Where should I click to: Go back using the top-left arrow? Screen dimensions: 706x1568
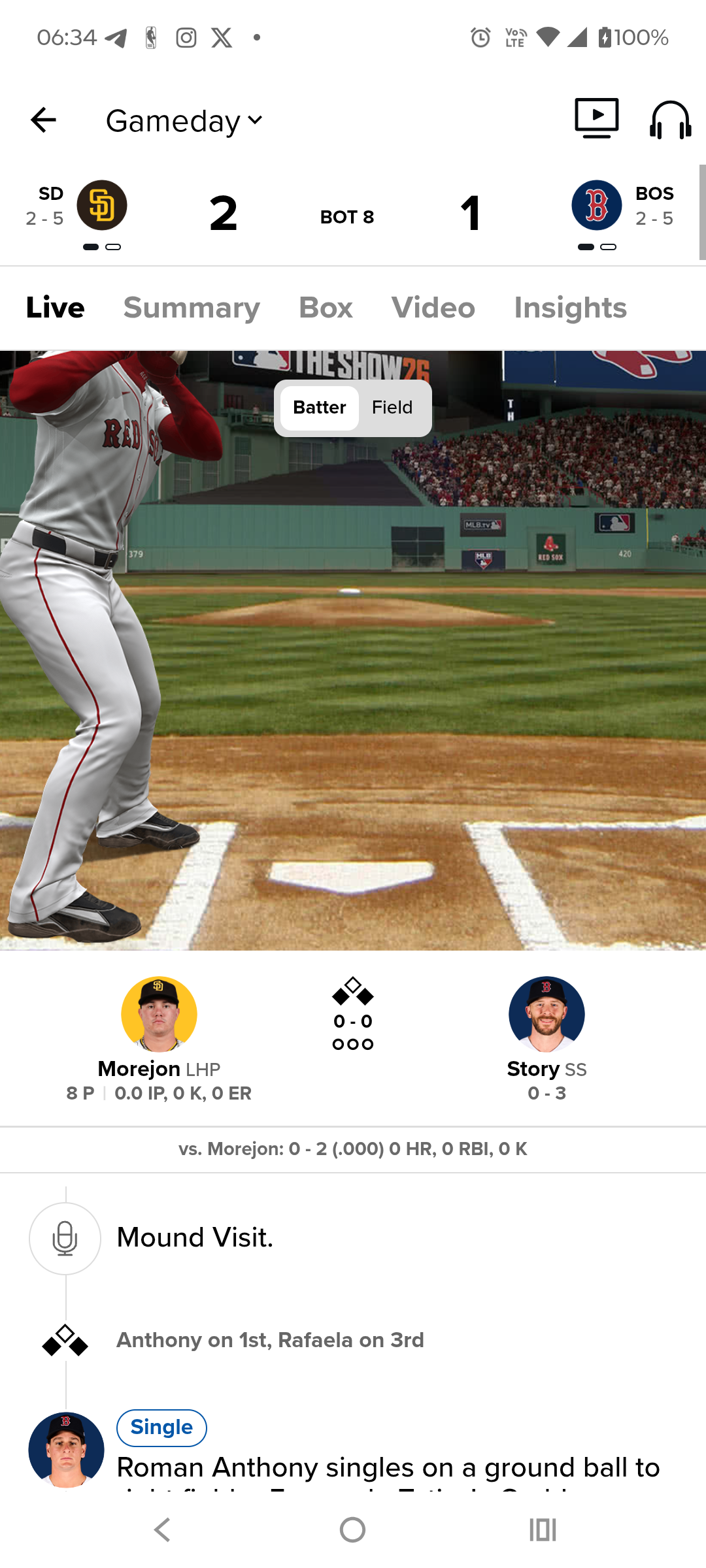[x=43, y=120]
